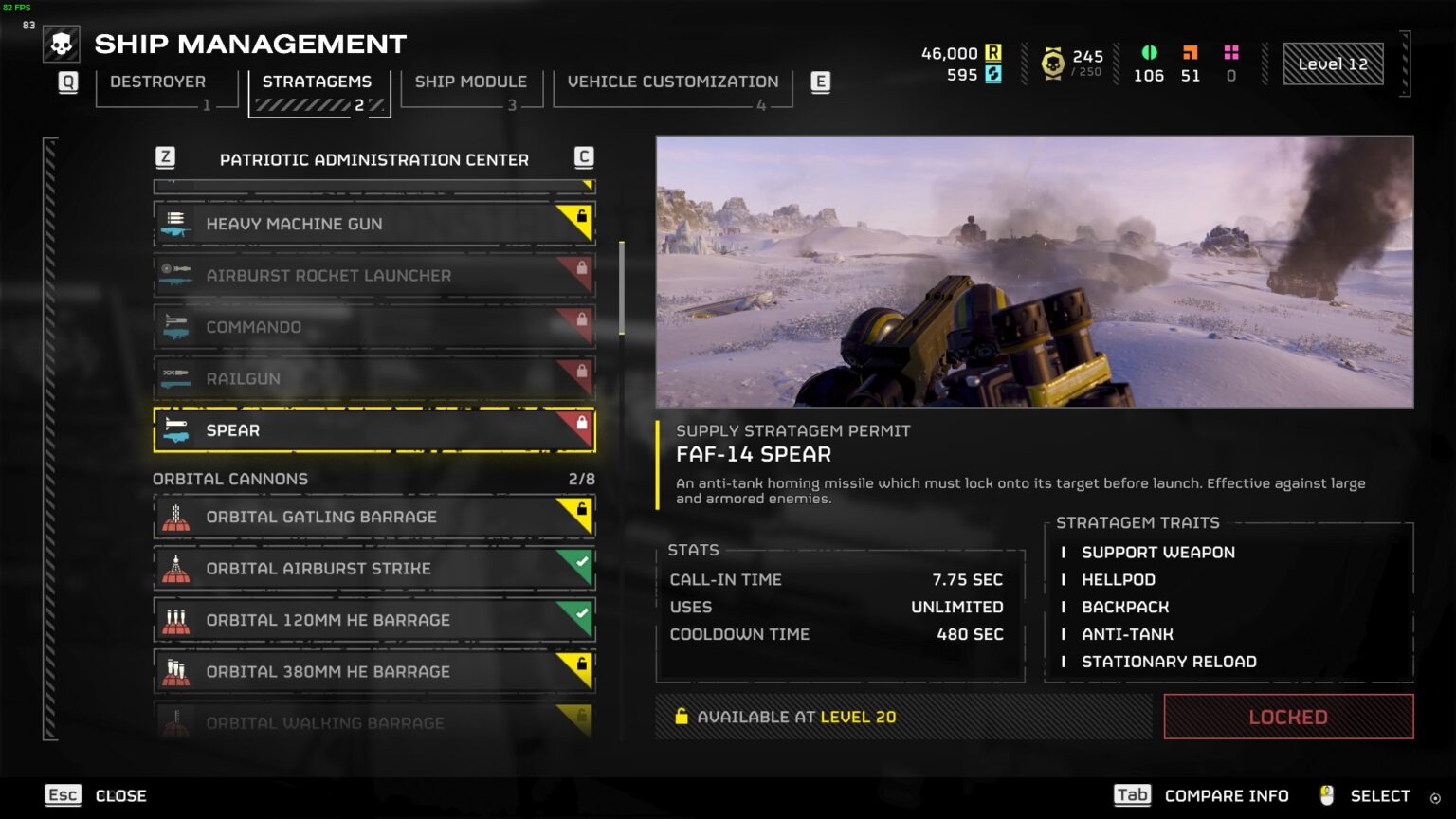Switch to the Destroyer tab
The image size is (1456, 819).
158,82
